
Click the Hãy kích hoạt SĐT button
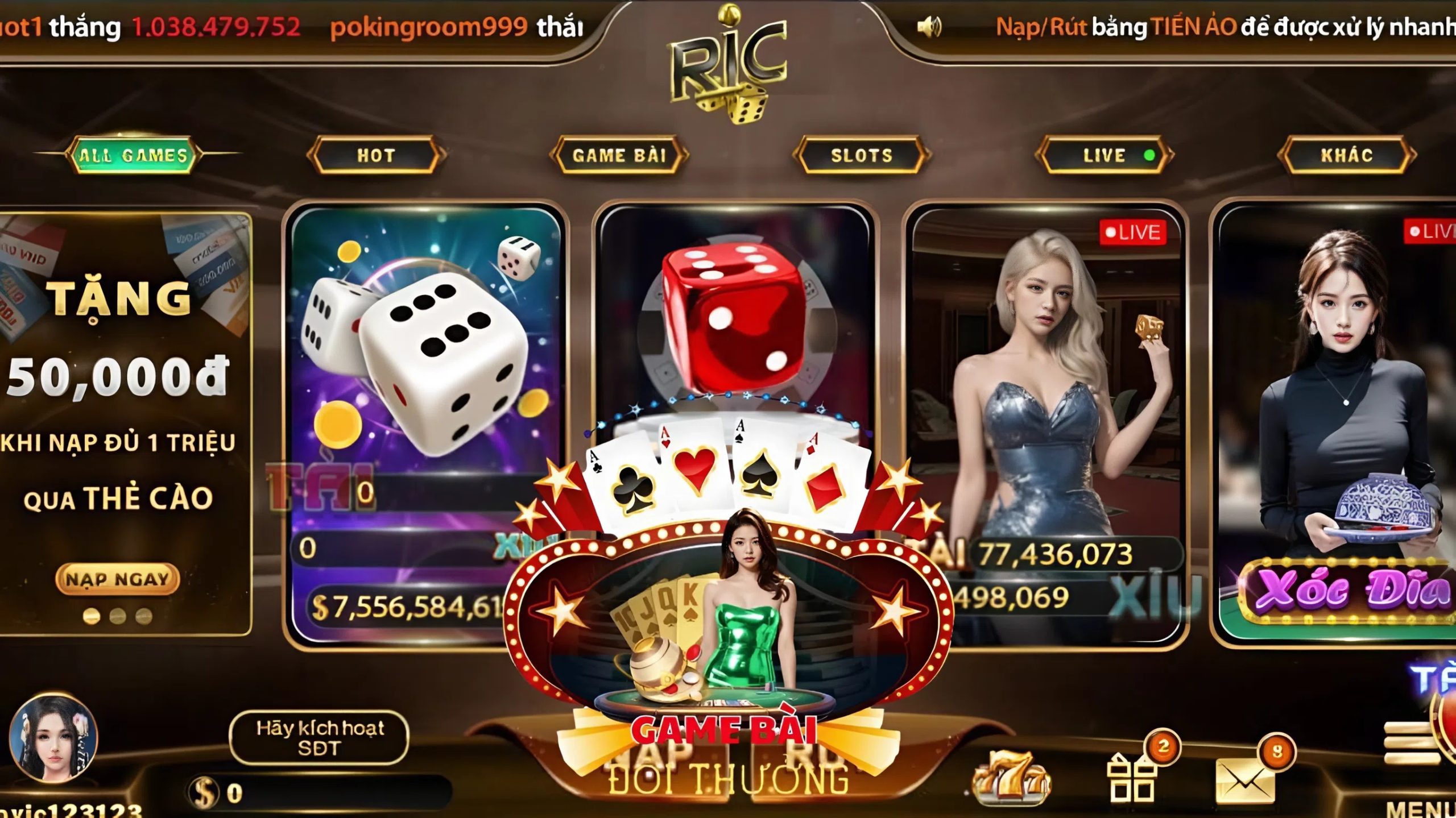(x=320, y=738)
